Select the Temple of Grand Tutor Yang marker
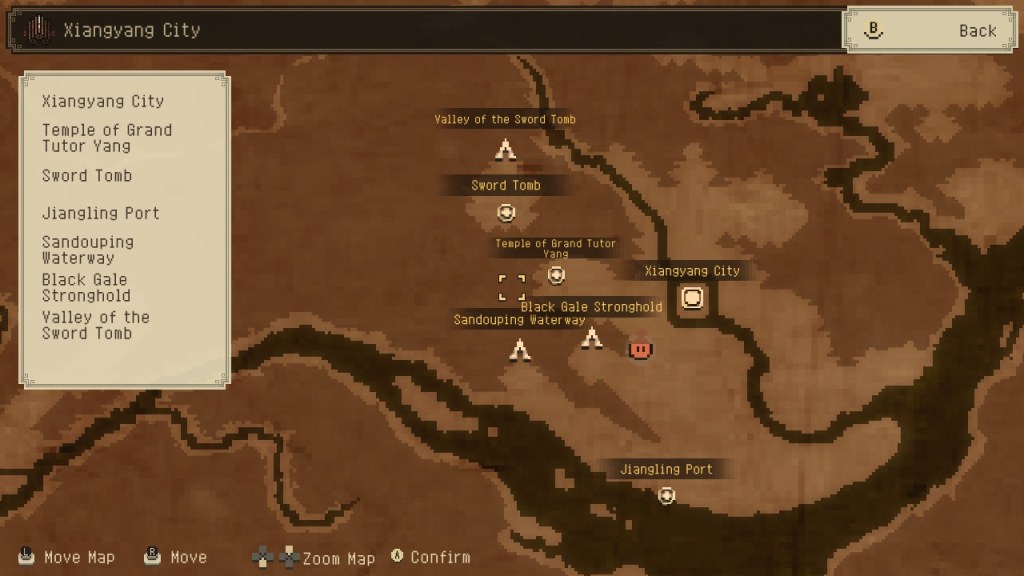The height and width of the screenshot is (576, 1024). (x=557, y=275)
